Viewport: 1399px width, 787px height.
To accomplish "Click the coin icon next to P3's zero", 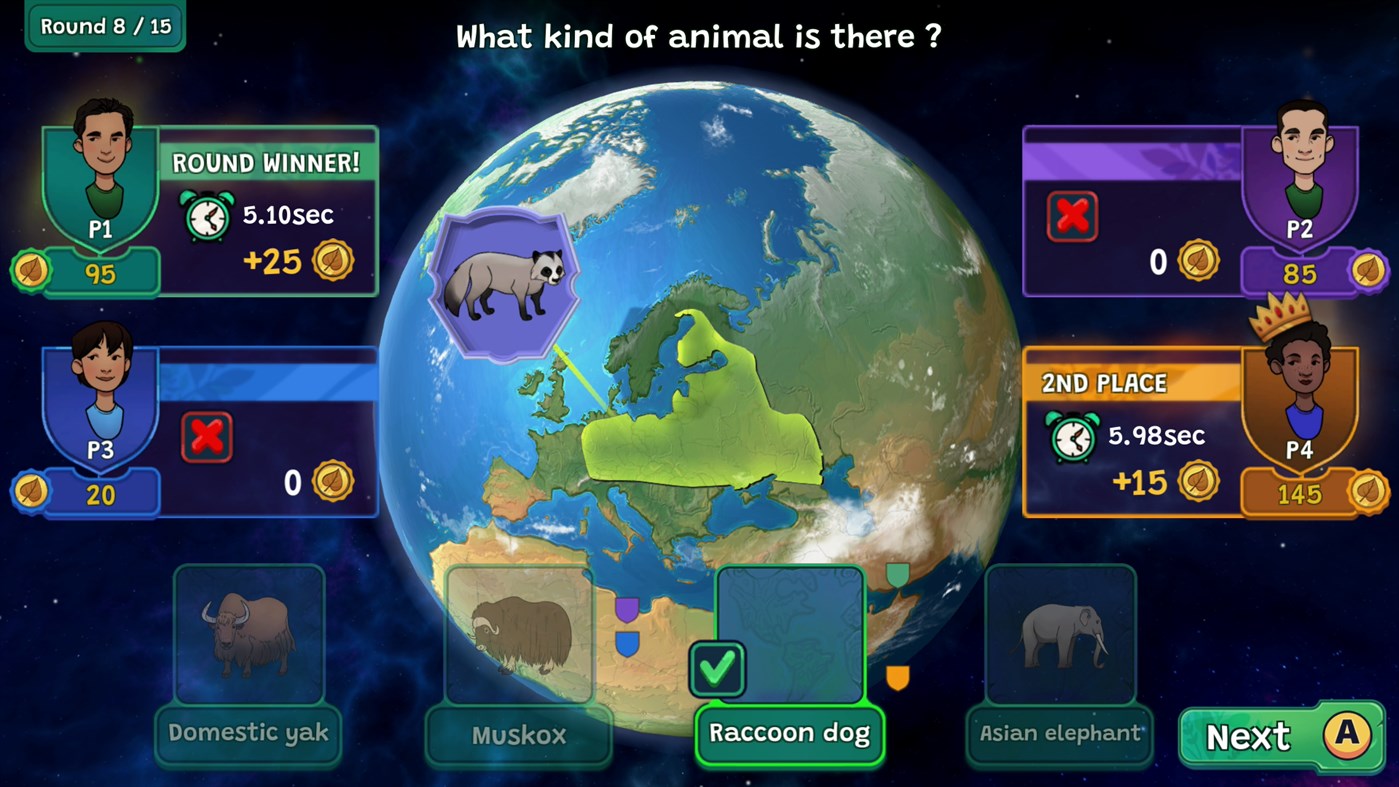I will [334, 480].
